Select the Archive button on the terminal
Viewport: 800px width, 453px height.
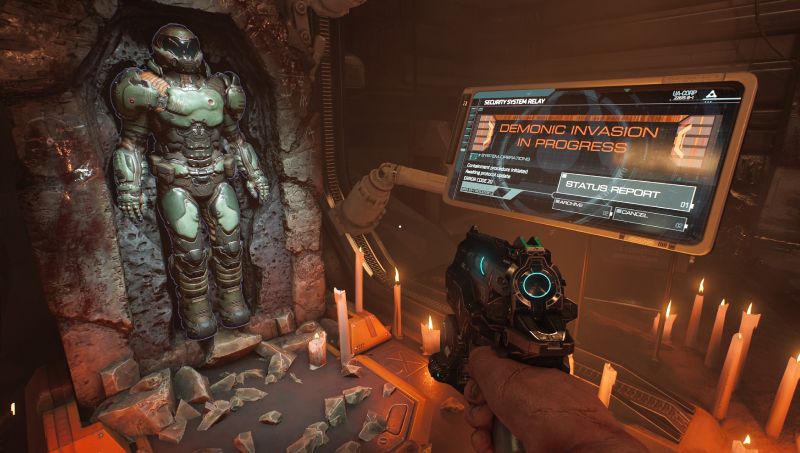[x=581, y=209]
